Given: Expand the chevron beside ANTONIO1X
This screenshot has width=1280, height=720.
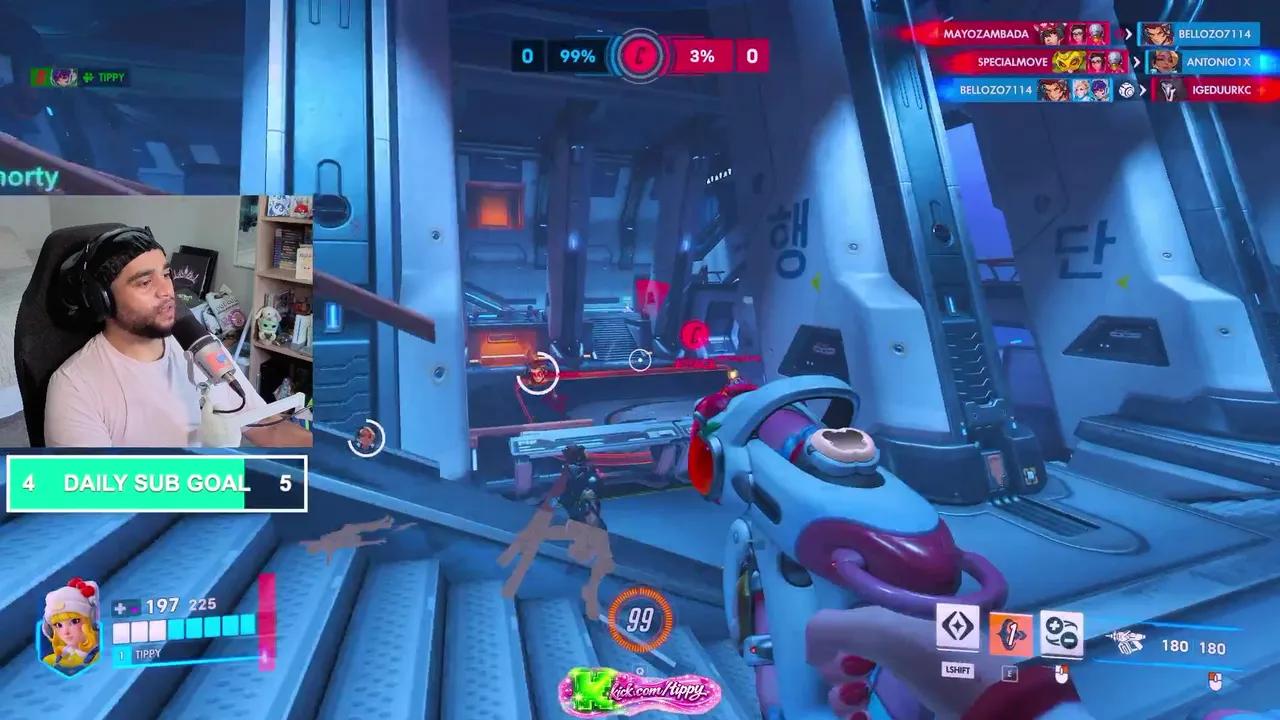Looking at the screenshot, I should pyautogui.click(x=1135, y=62).
